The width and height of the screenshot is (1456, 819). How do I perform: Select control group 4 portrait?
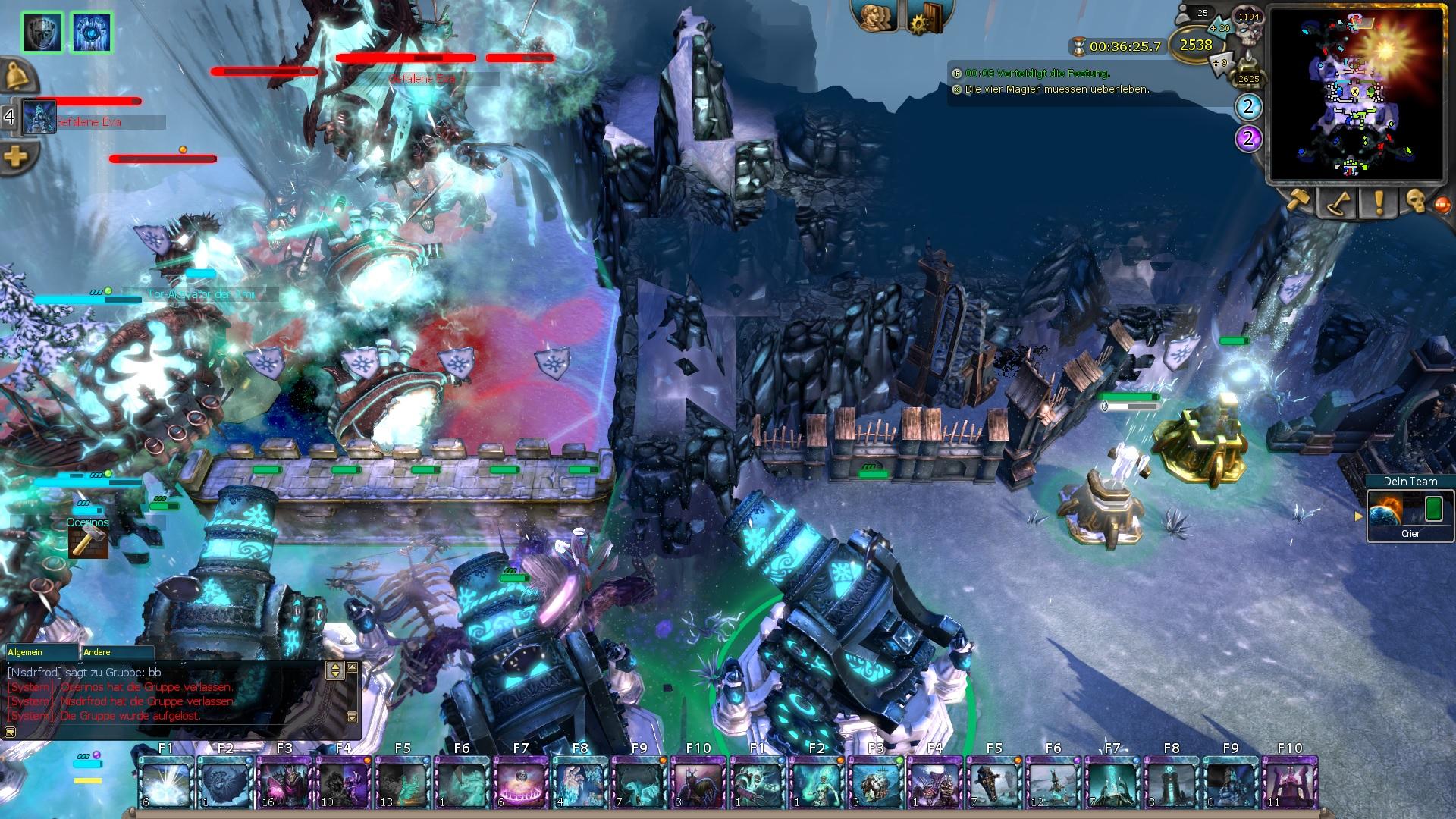point(39,118)
